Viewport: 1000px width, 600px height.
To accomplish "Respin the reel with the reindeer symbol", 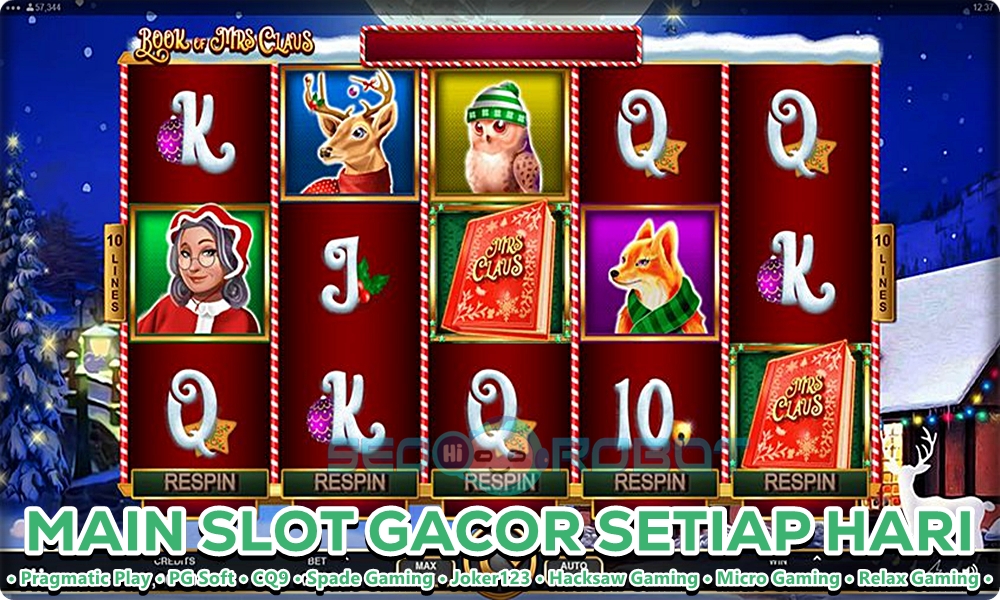I will (350, 482).
